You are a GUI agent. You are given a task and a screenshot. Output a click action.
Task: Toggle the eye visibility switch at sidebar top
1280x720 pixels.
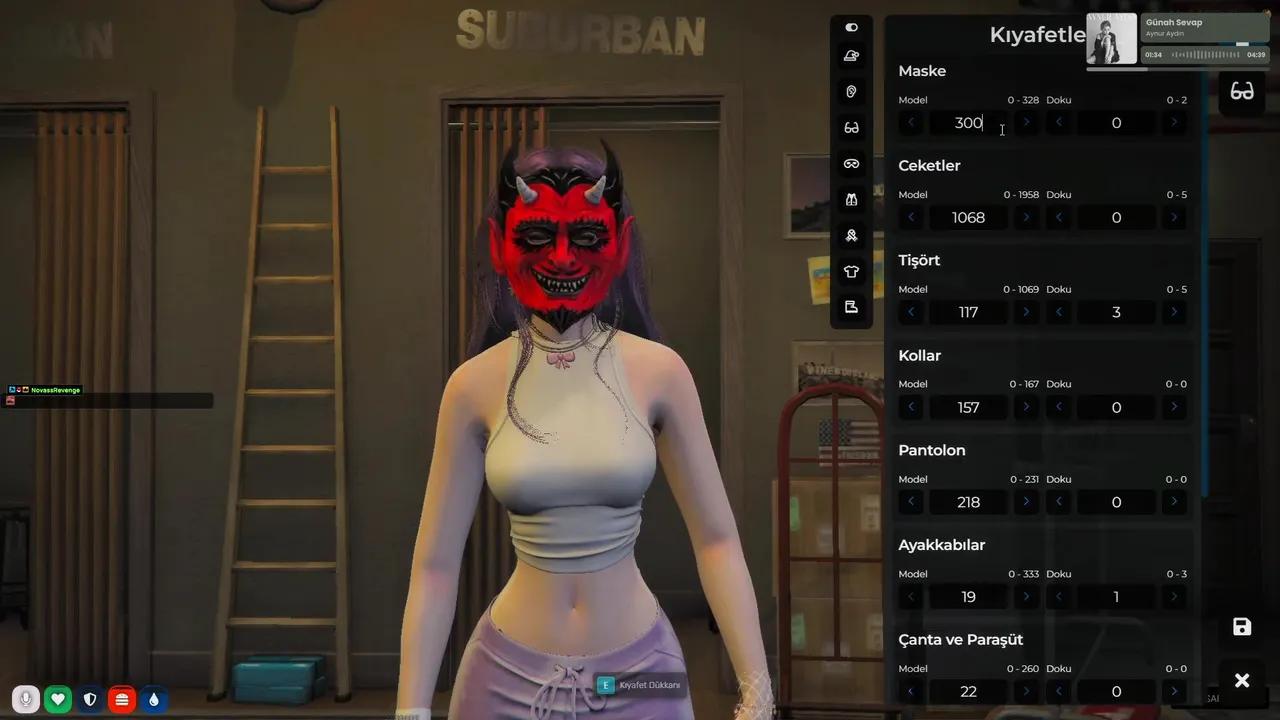coord(851,27)
